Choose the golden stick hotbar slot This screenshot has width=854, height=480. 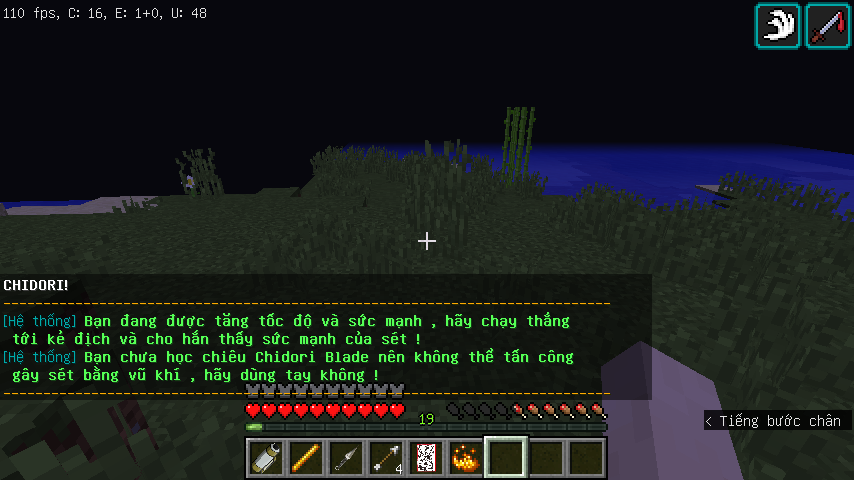coord(305,458)
